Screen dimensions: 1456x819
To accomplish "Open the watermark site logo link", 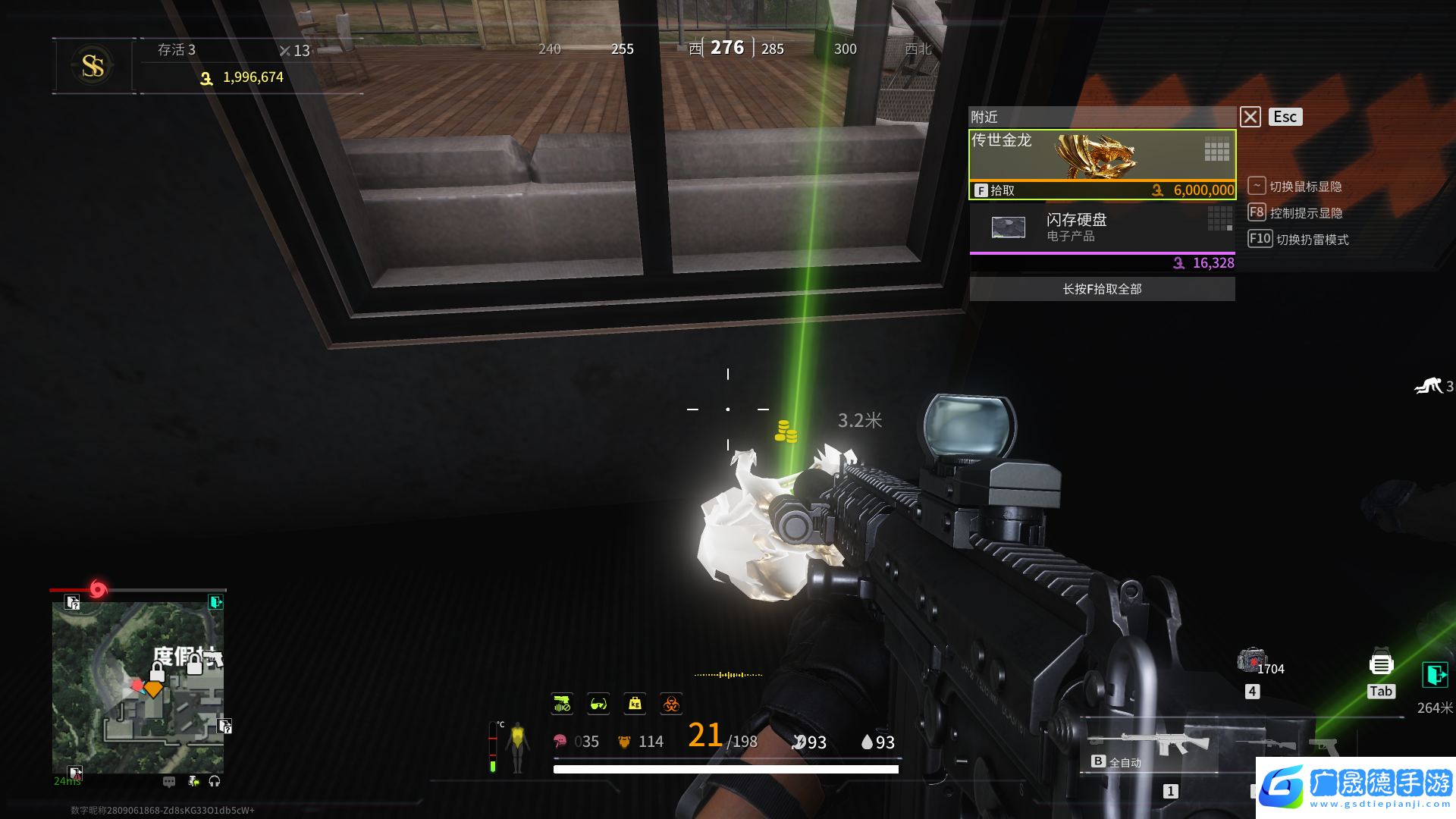I will [1356, 787].
